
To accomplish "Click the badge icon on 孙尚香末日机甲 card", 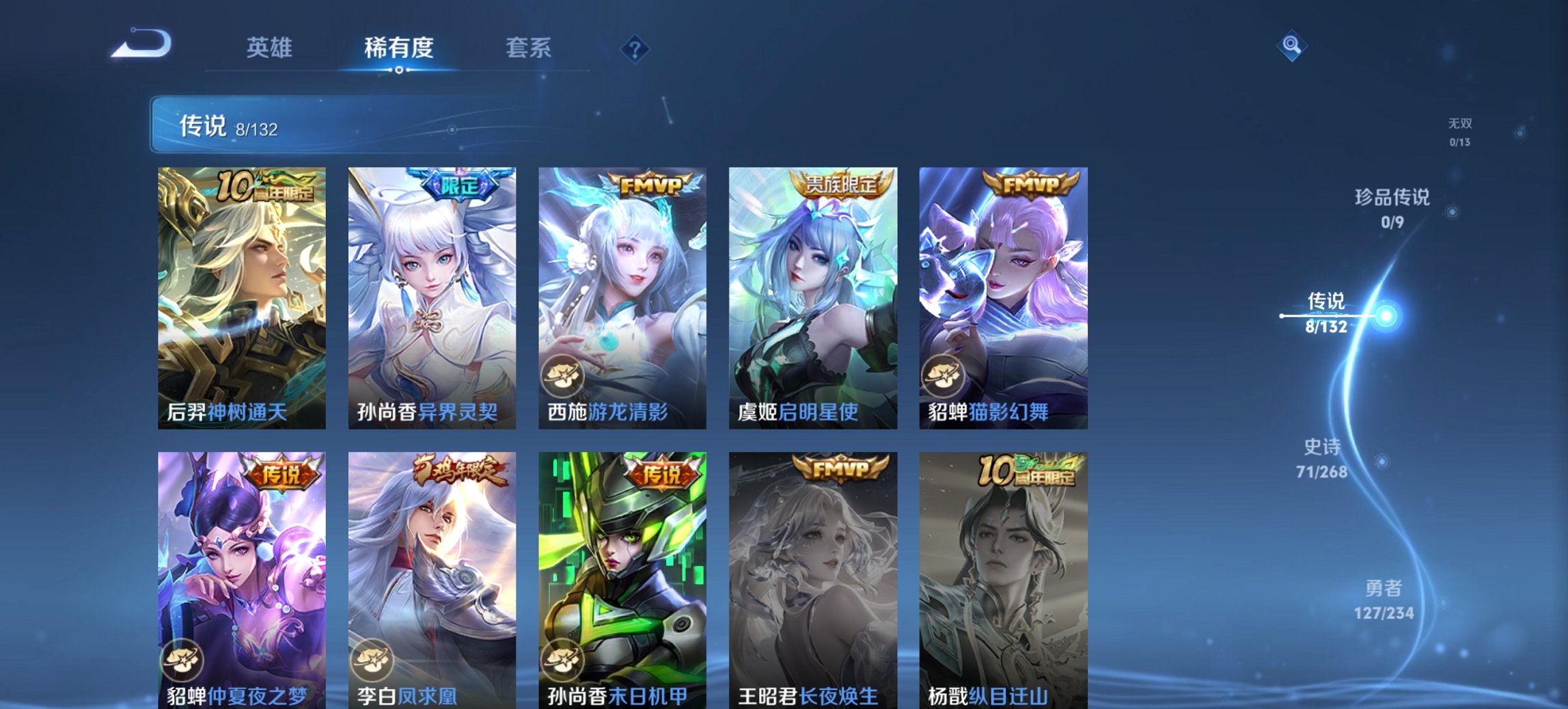I will click(x=564, y=659).
